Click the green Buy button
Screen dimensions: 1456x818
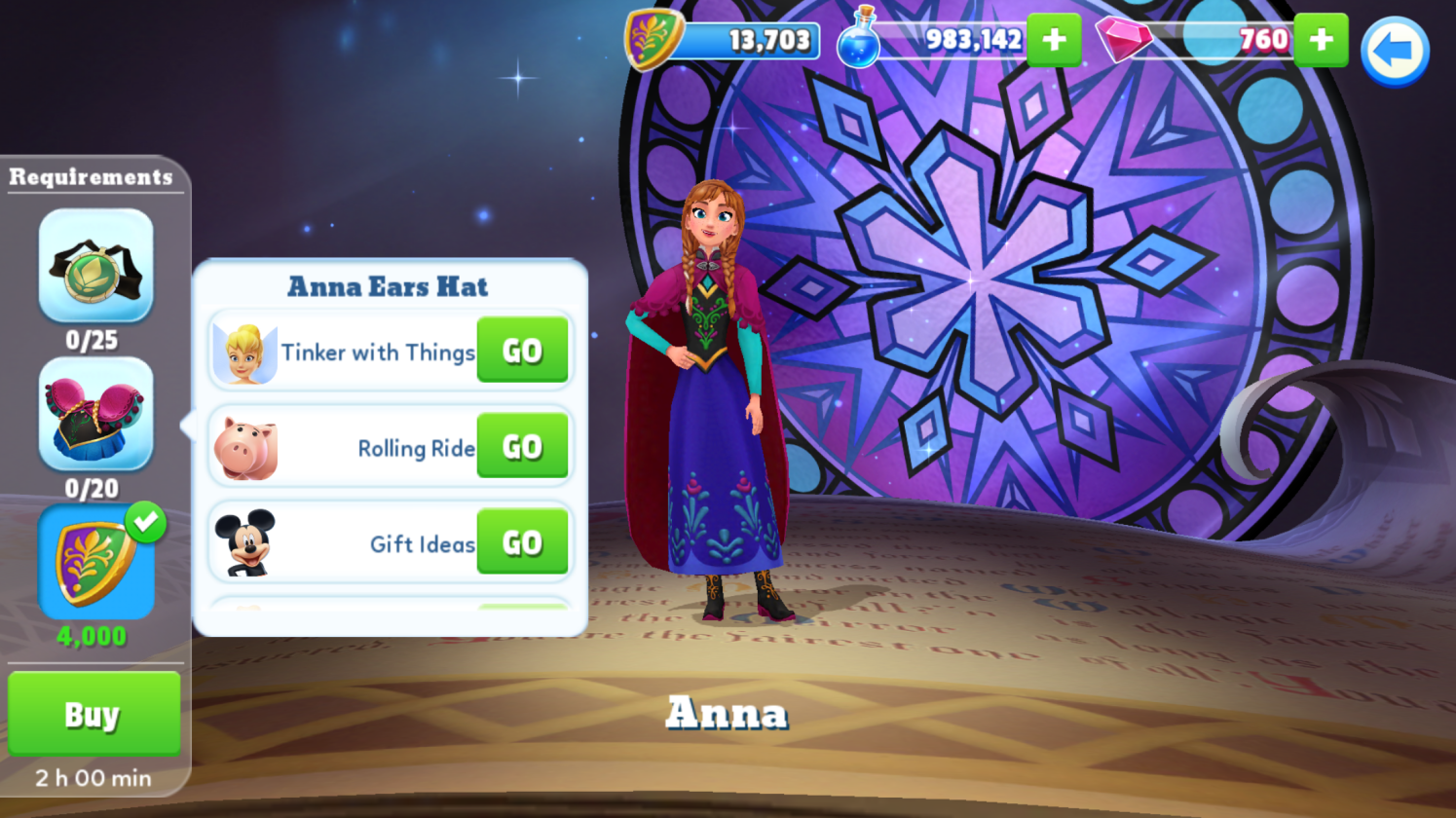(93, 714)
